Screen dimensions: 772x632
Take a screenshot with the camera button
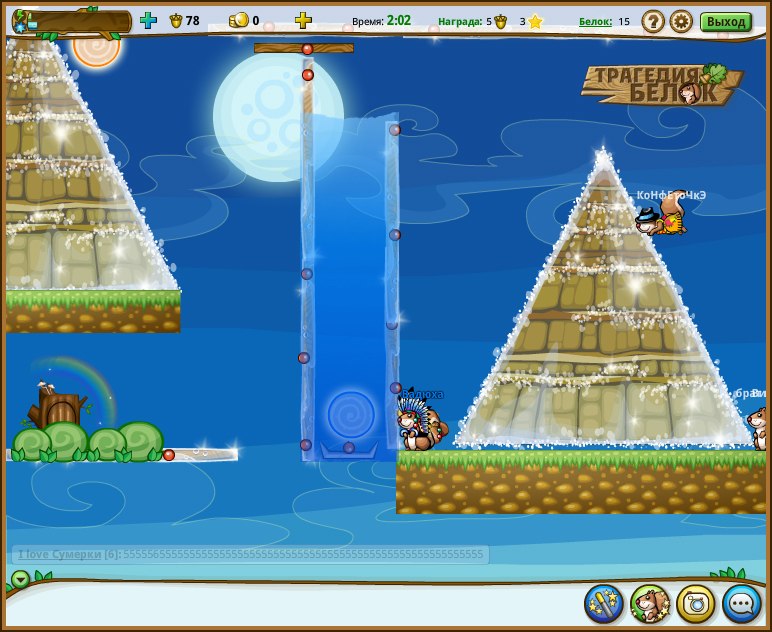(696, 604)
